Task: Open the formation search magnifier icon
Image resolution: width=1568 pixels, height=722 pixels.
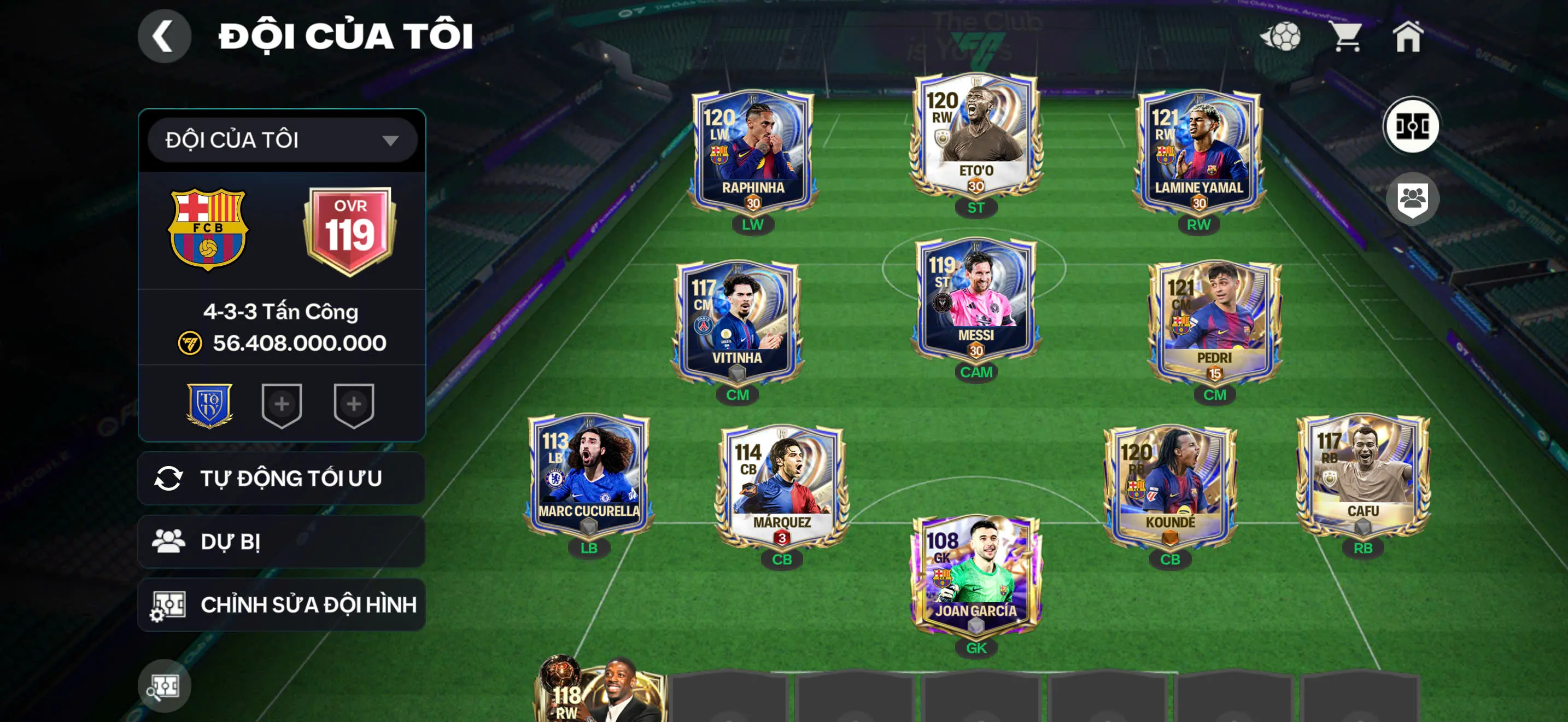Action: click(x=163, y=686)
